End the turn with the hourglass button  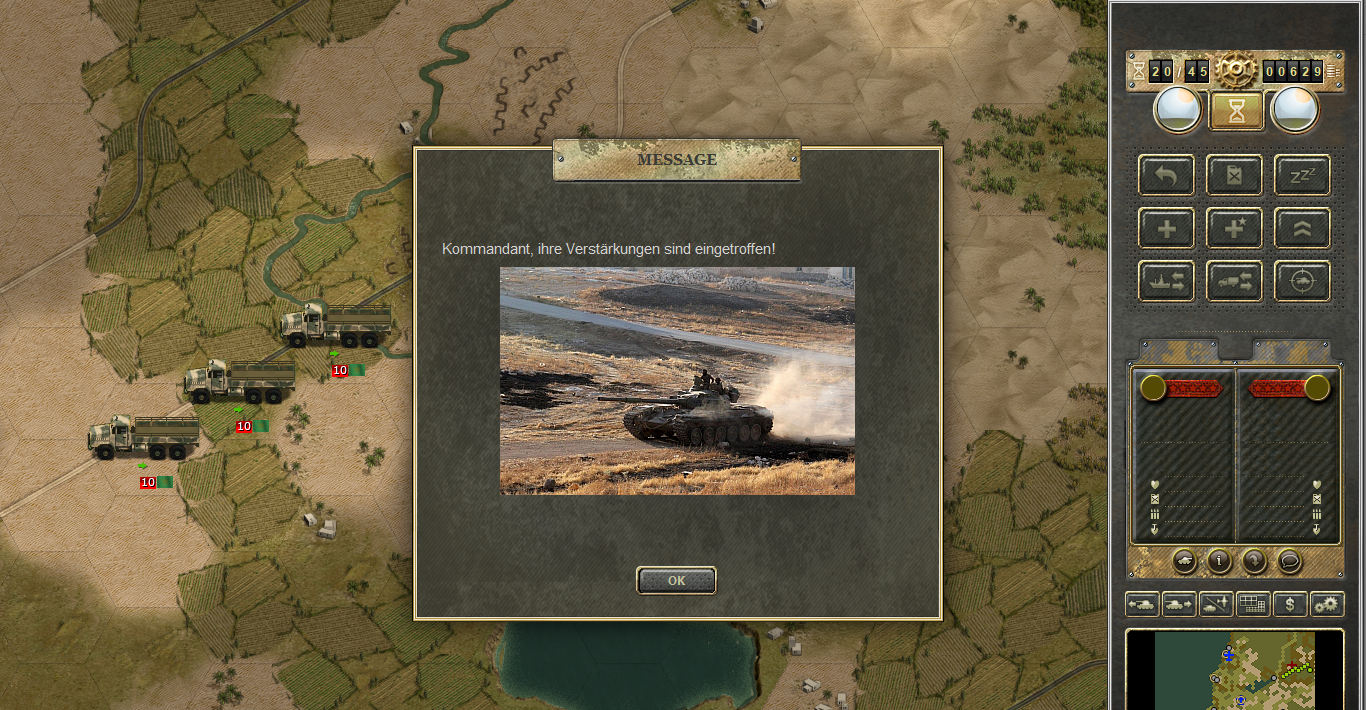click(x=1237, y=111)
